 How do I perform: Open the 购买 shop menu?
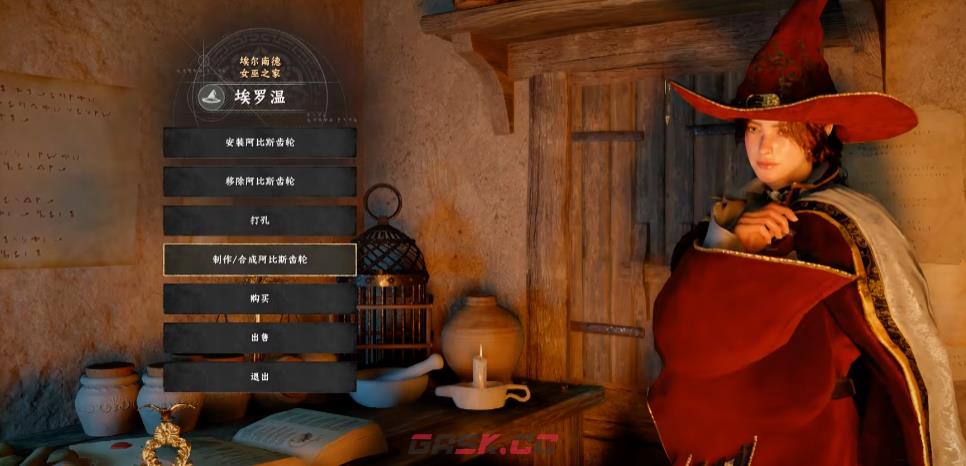[260, 298]
